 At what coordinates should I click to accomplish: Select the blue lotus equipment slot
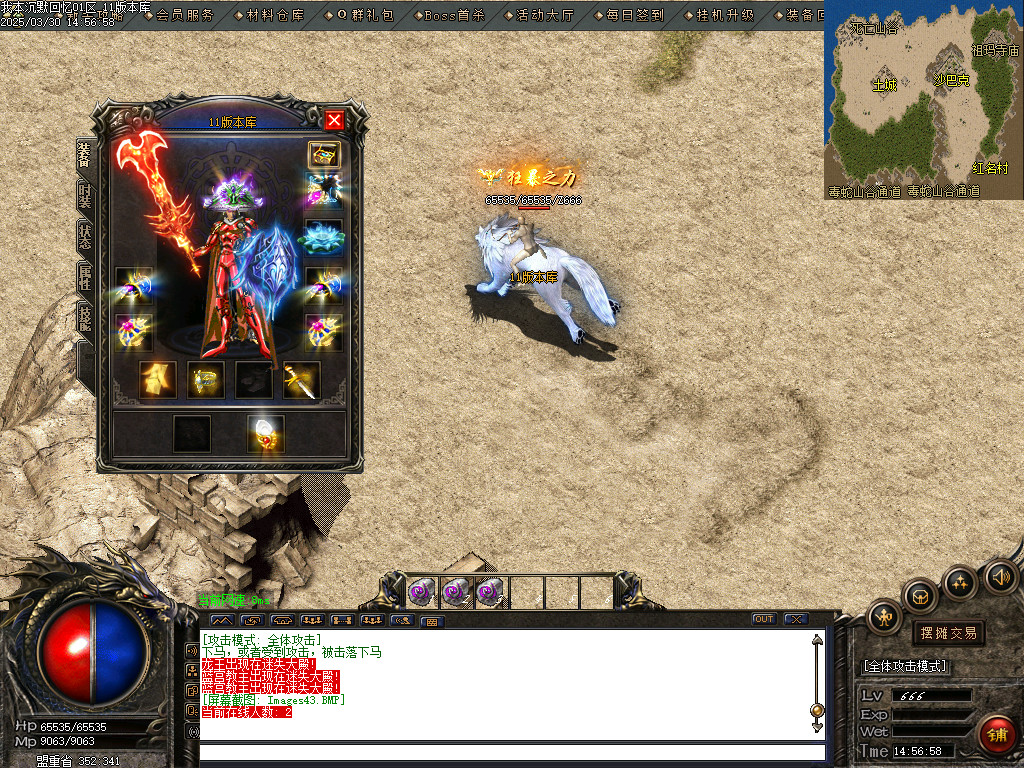(324, 238)
